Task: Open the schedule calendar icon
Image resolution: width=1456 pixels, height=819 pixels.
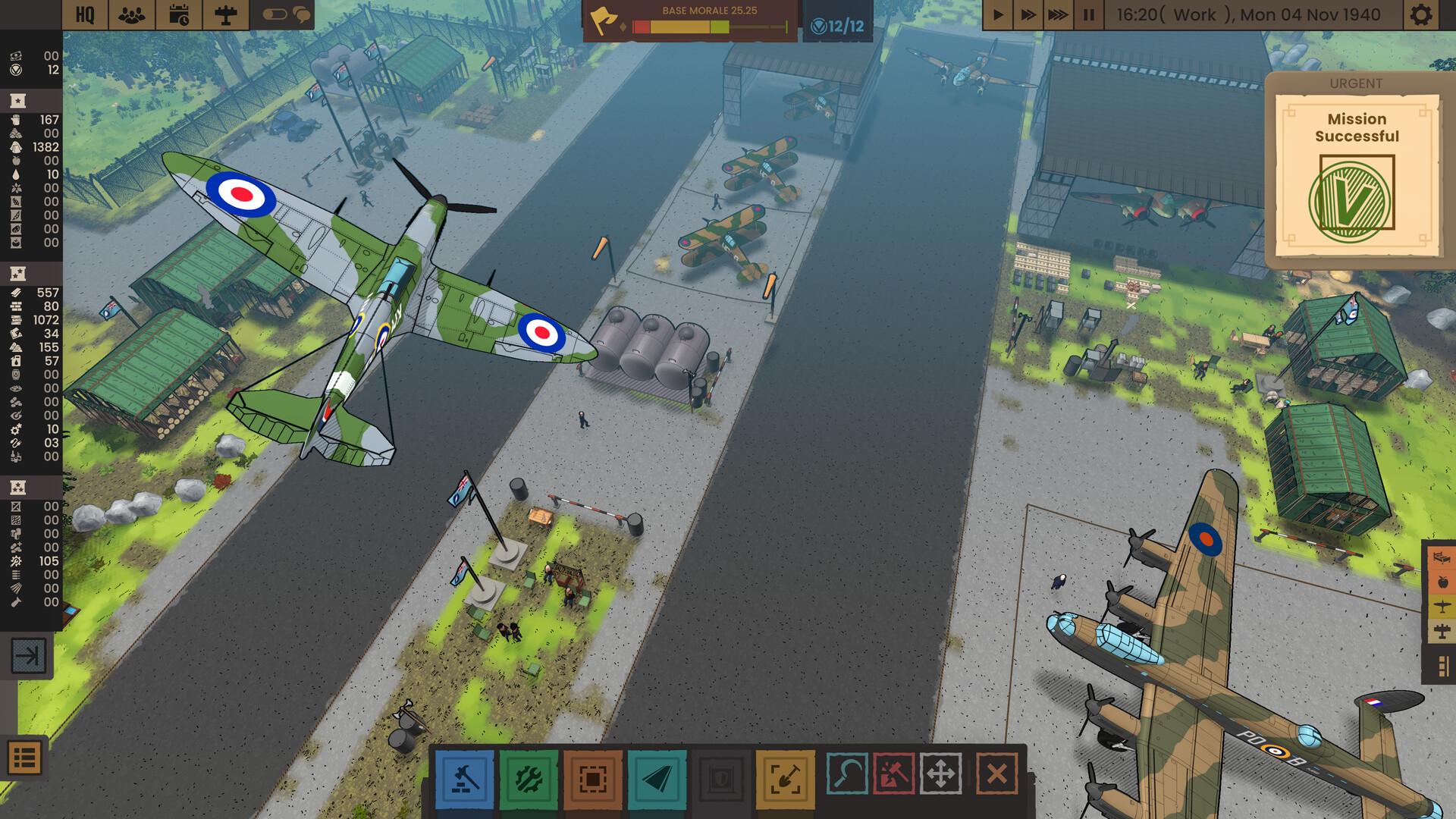Action: 180,14
